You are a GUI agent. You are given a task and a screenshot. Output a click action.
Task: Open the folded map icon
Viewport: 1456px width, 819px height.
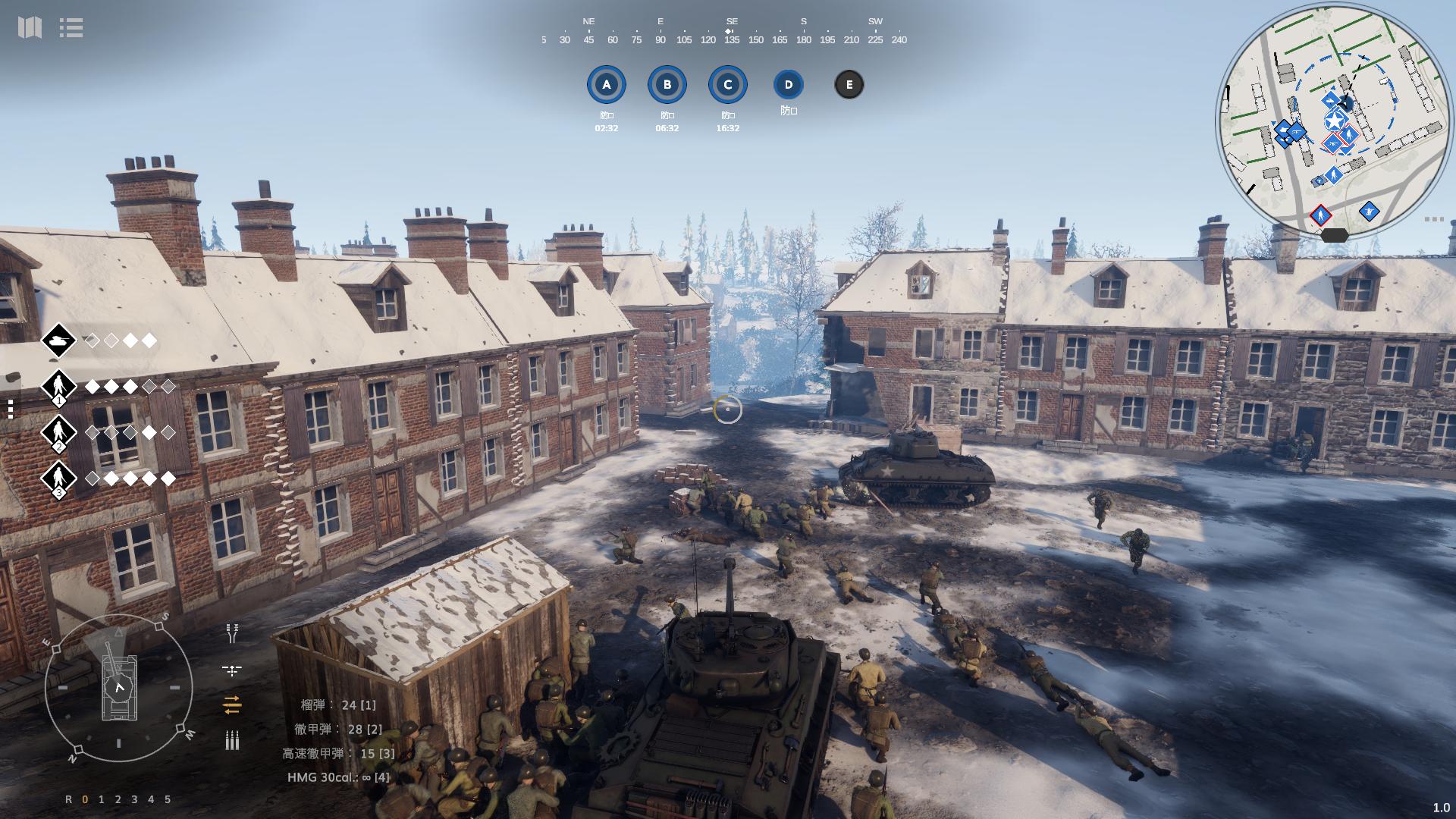(30, 28)
